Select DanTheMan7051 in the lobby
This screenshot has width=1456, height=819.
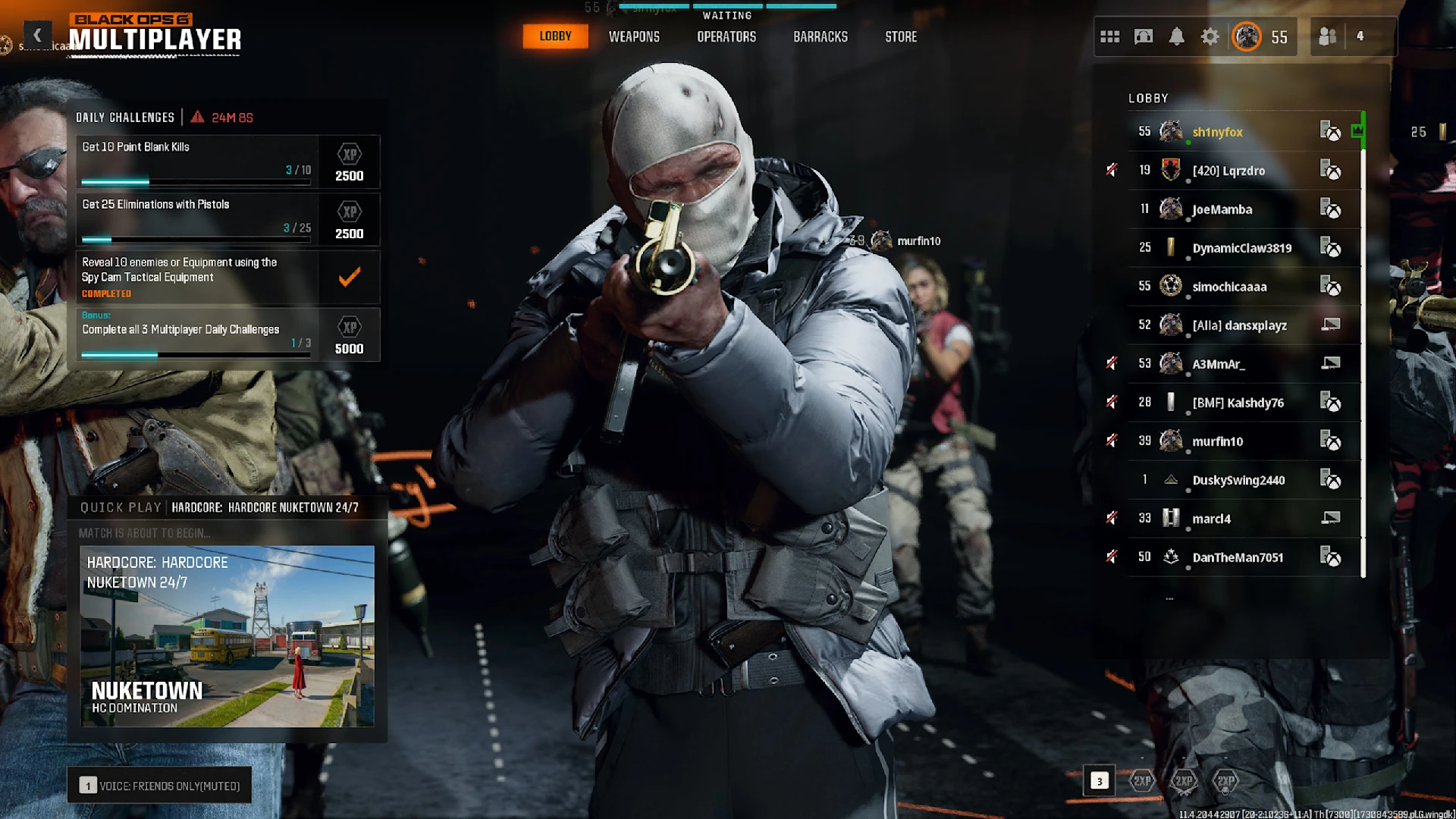[x=1238, y=557]
